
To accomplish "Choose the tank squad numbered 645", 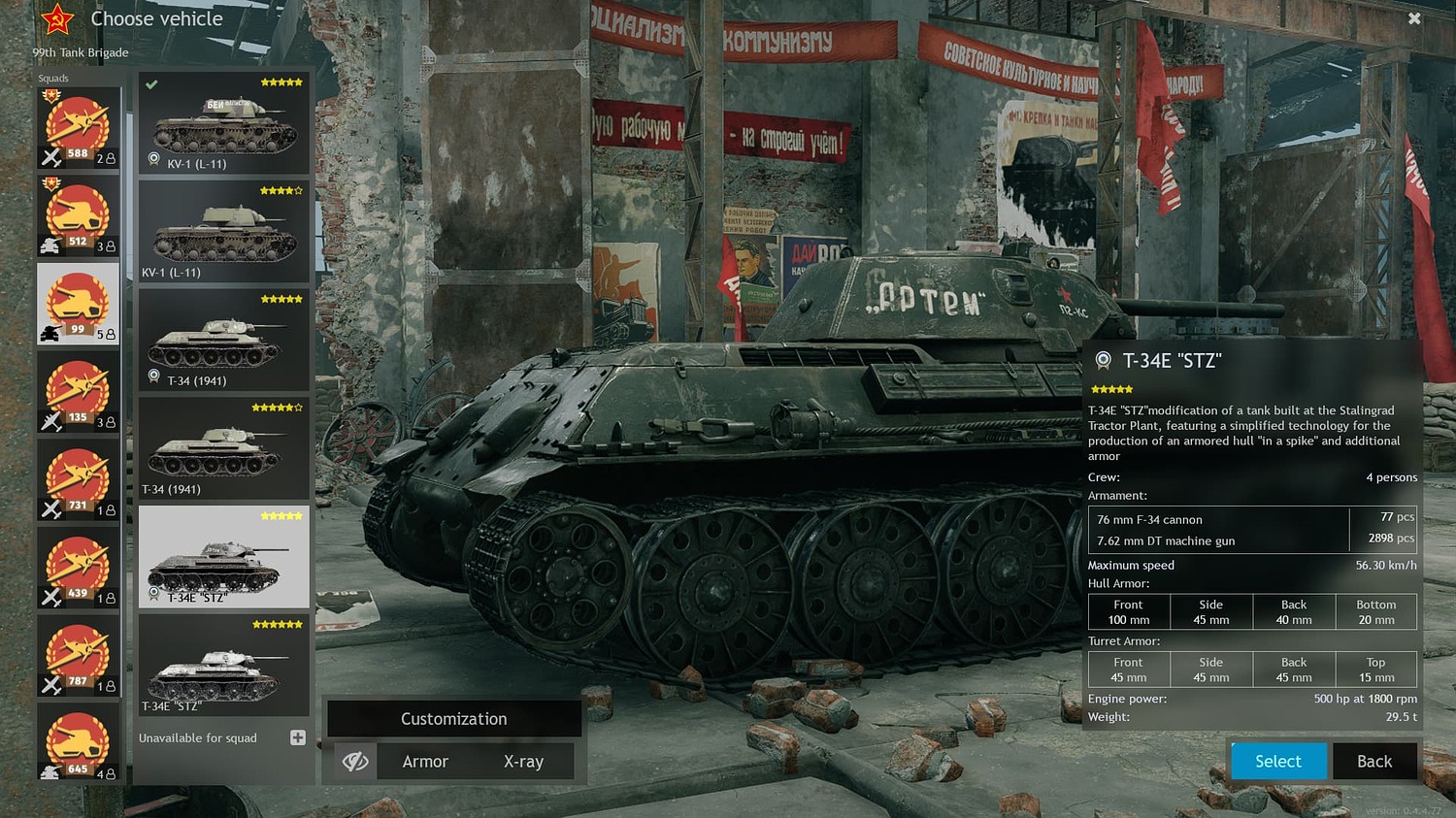I will (78, 743).
